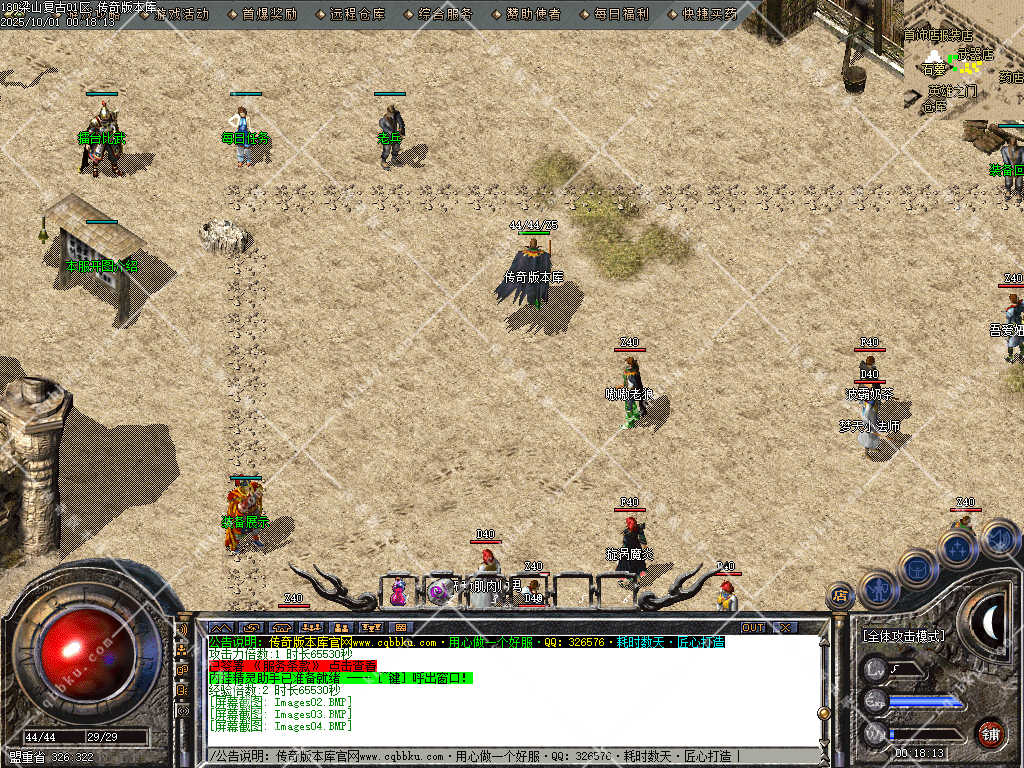Click the OUT button above chat
Image resolution: width=1024 pixels, height=768 pixels.
coord(753,627)
